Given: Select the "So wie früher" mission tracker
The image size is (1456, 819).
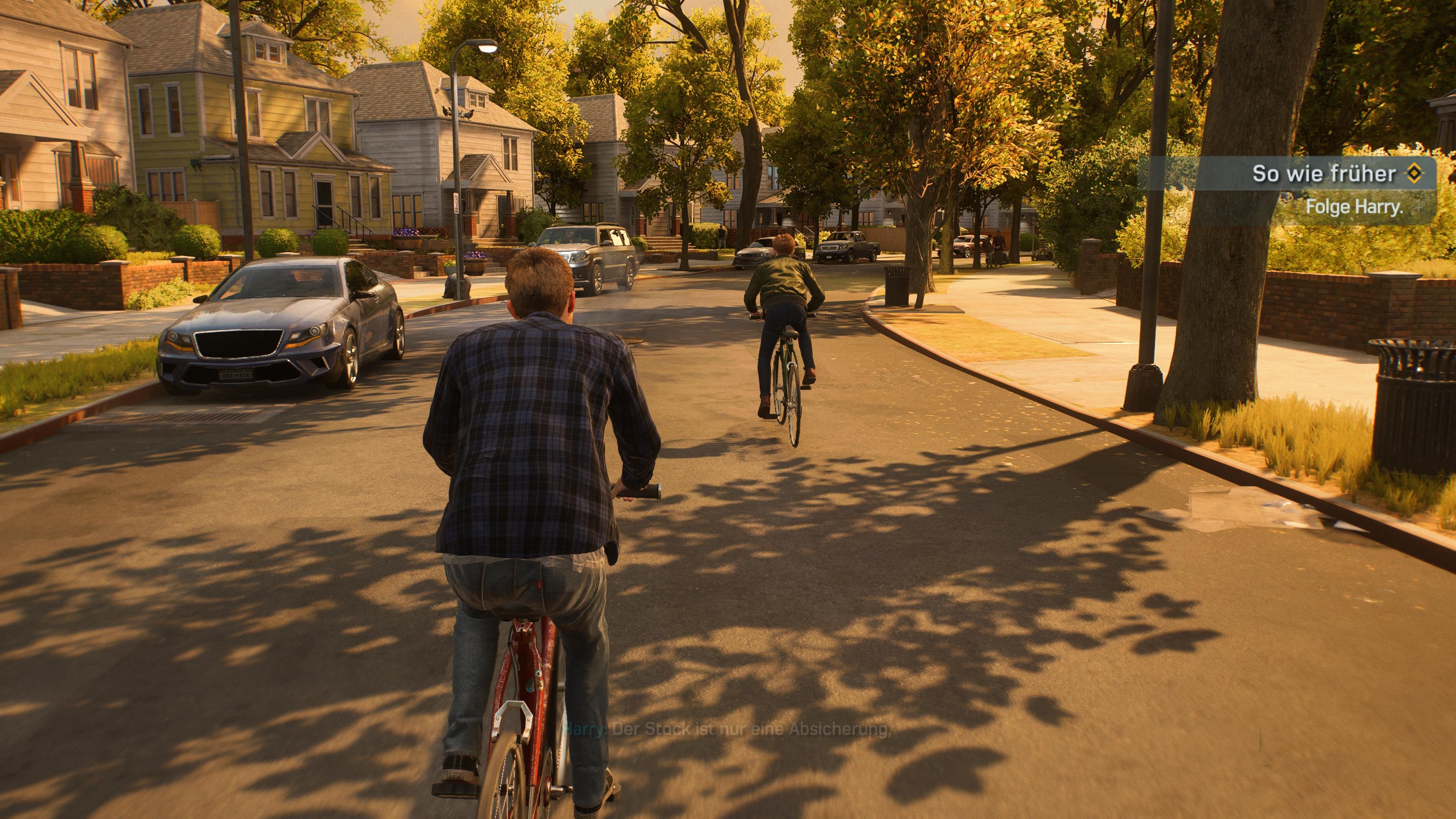Looking at the screenshot, I should 1324,174.
